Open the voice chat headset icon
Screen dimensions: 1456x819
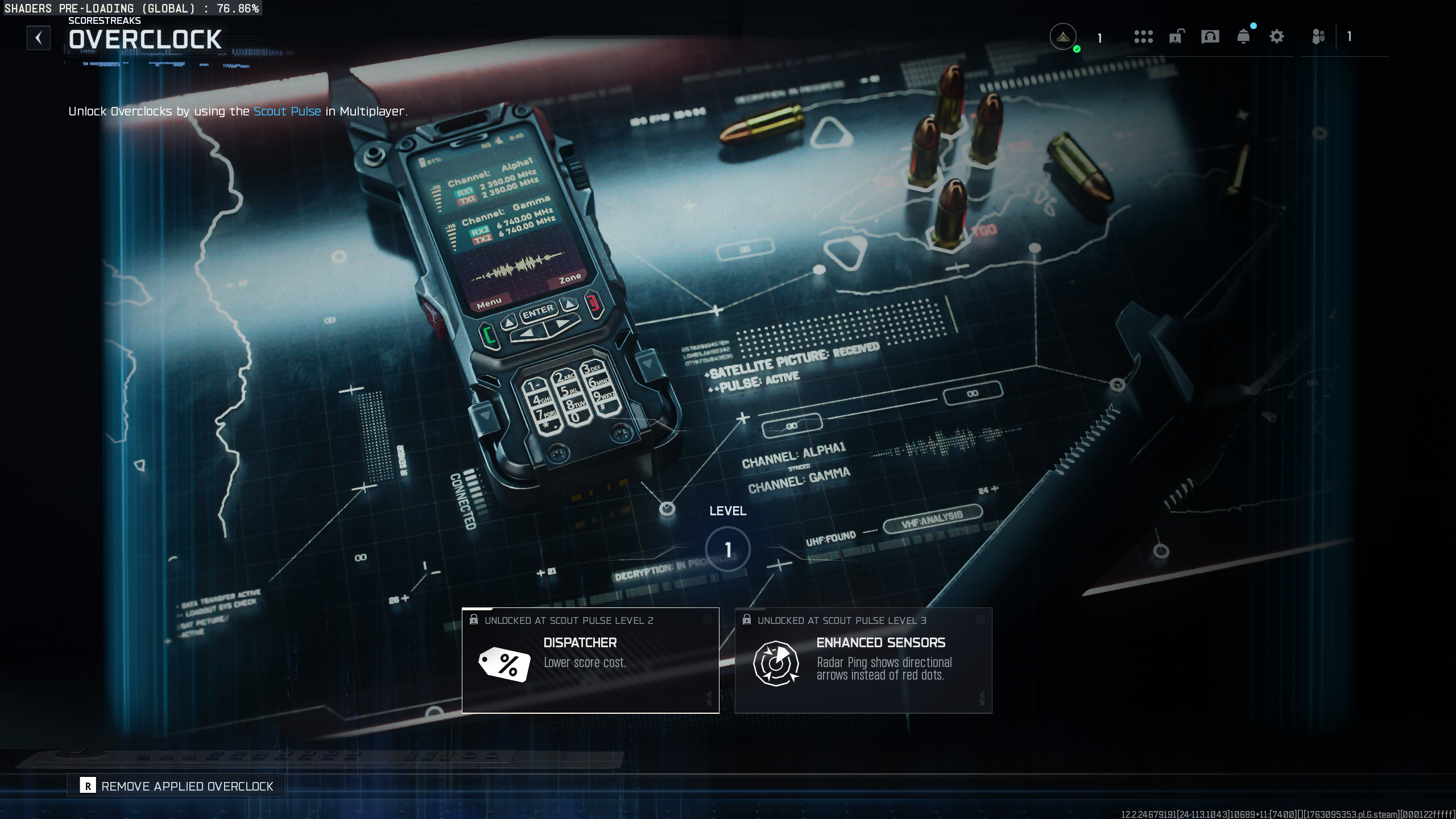(1210, 36)
